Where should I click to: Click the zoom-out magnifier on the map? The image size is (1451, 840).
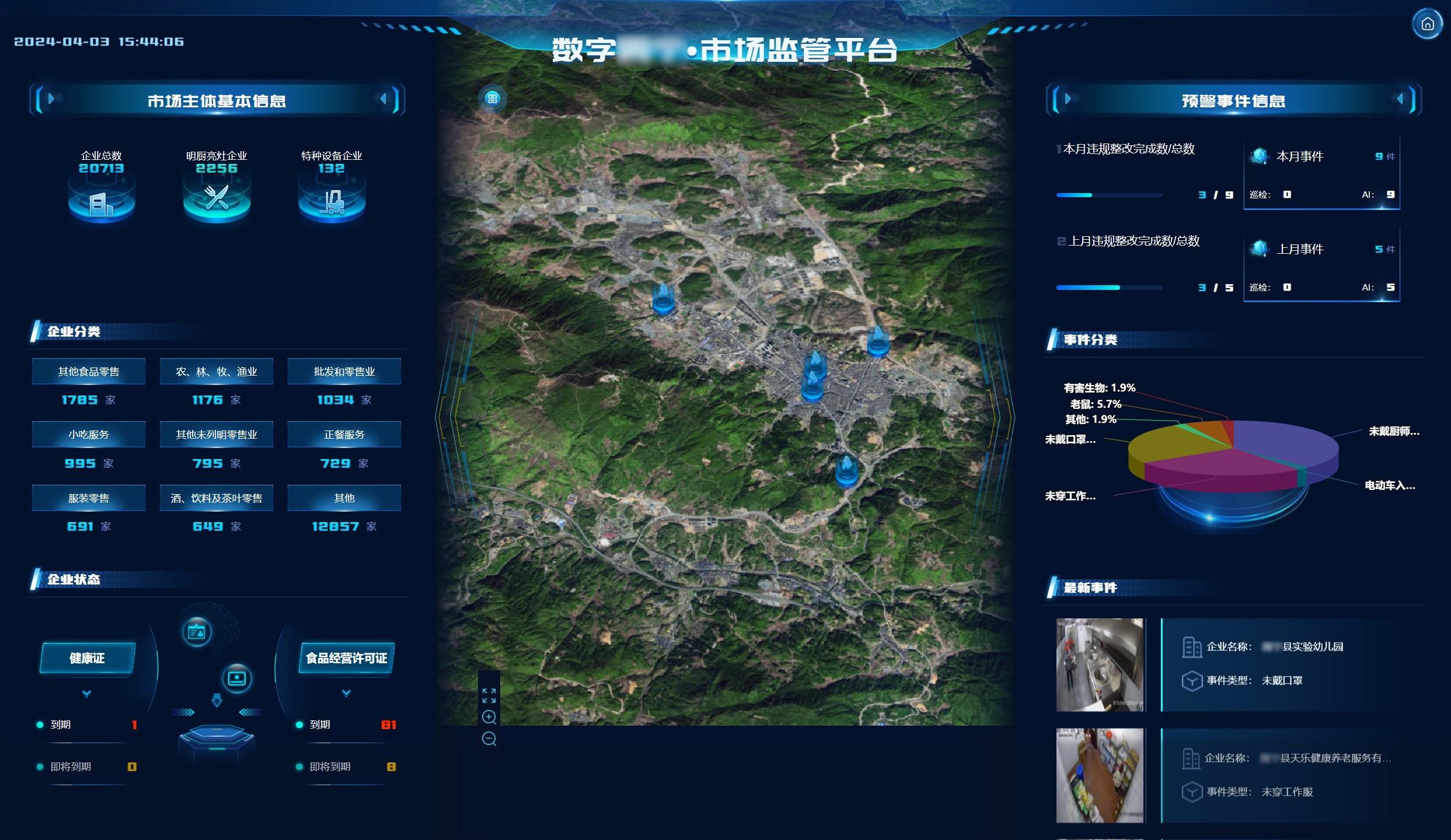pos(489,738)
